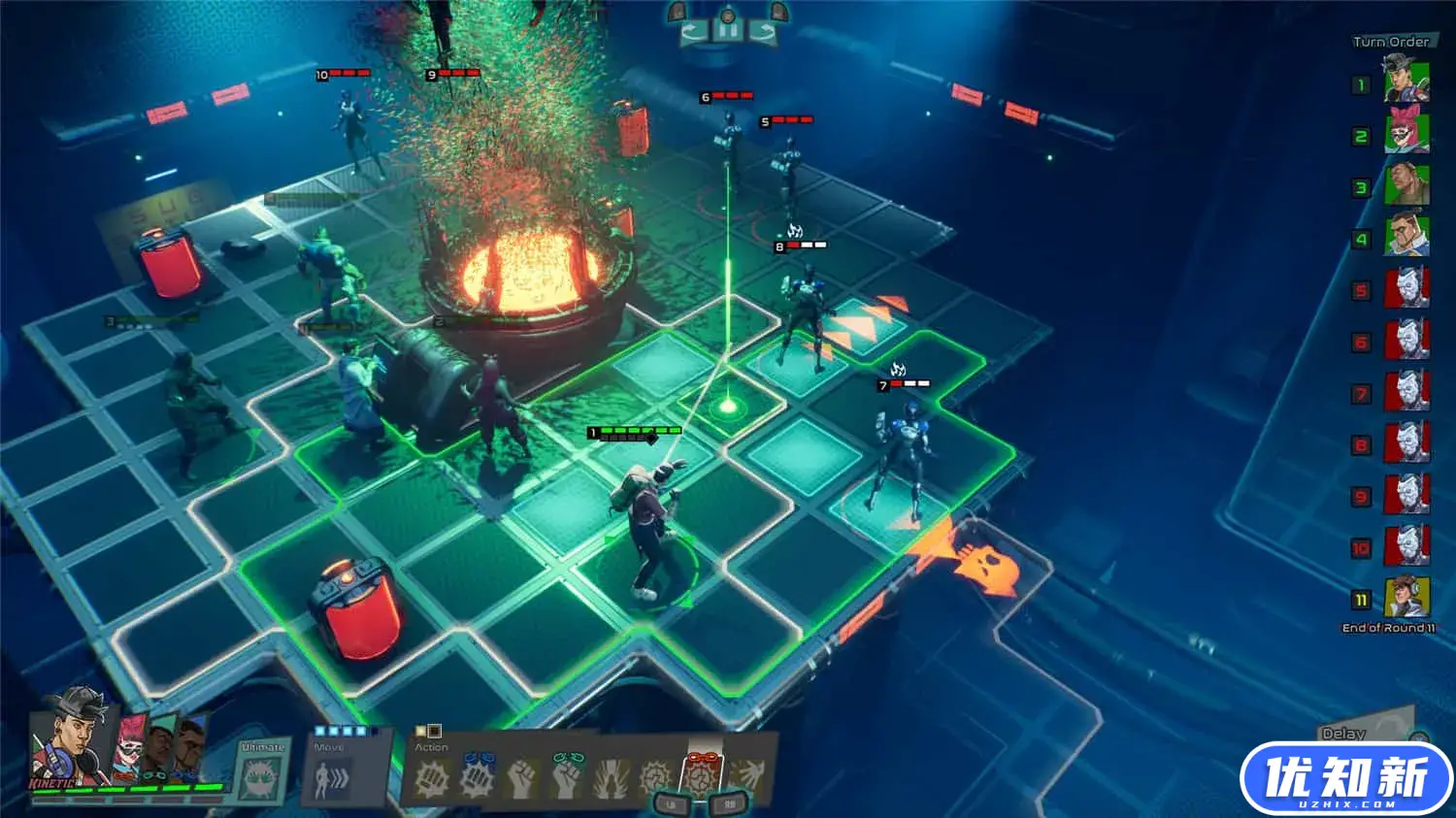Target the enemy labeled 7 on the grid
Viewport: 1456px width, 818px height.
[905, 451]
